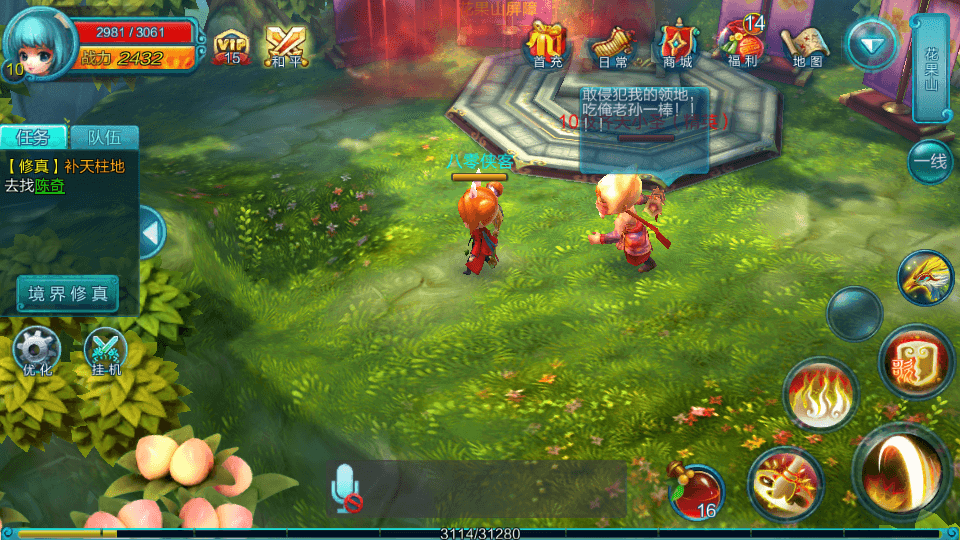Select the 任务 quest tab
The image size is (960, 540).
[34, 138]
